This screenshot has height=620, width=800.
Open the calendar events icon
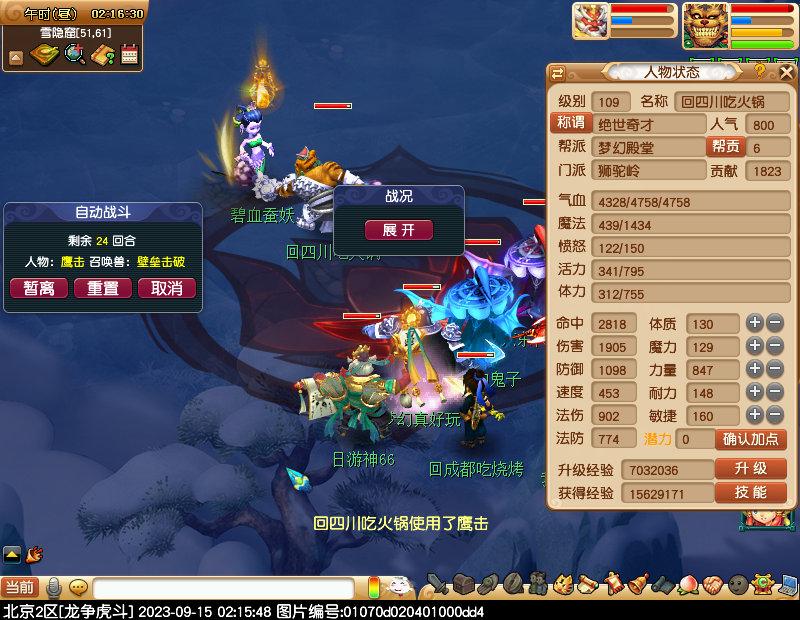click(129, 55)
